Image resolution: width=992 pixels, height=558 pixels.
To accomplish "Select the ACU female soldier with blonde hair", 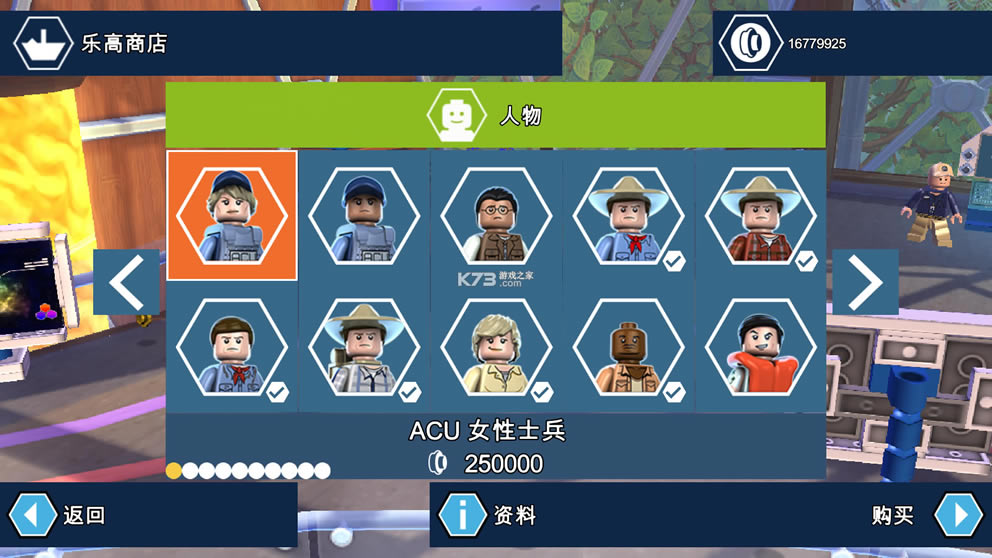I will tap(232, 215).
